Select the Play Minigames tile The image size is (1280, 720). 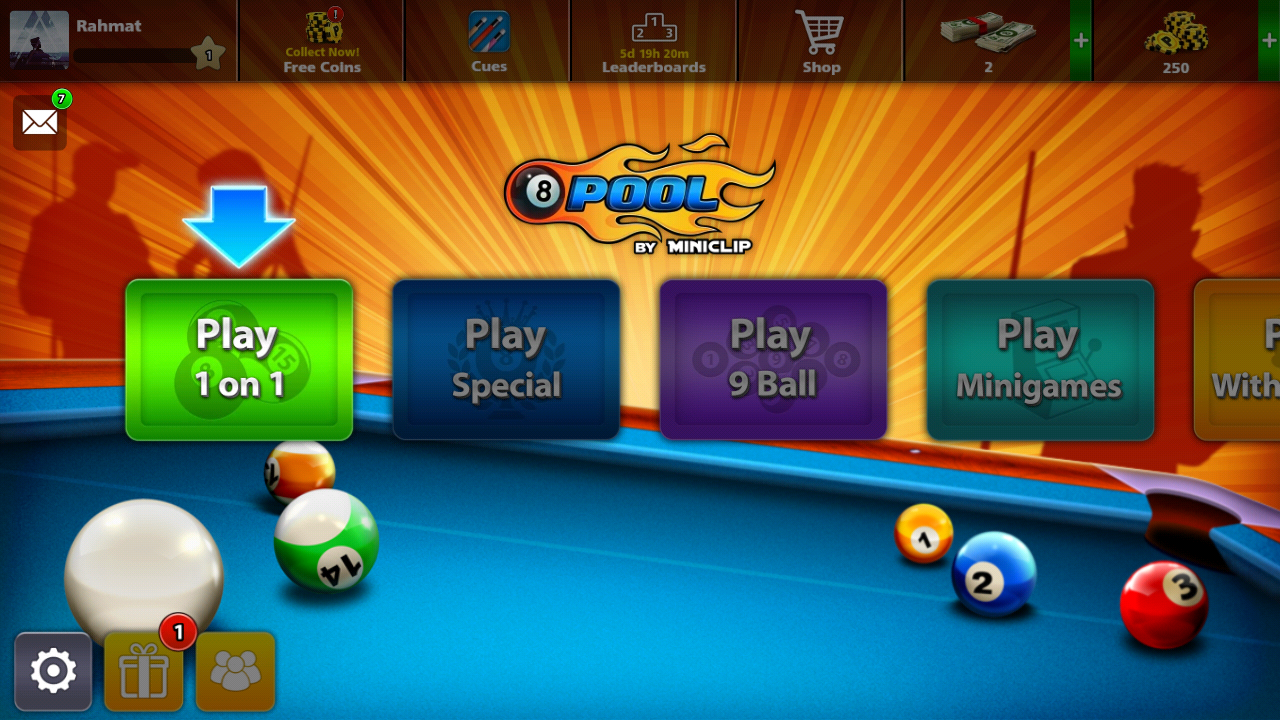[1040, 360]
